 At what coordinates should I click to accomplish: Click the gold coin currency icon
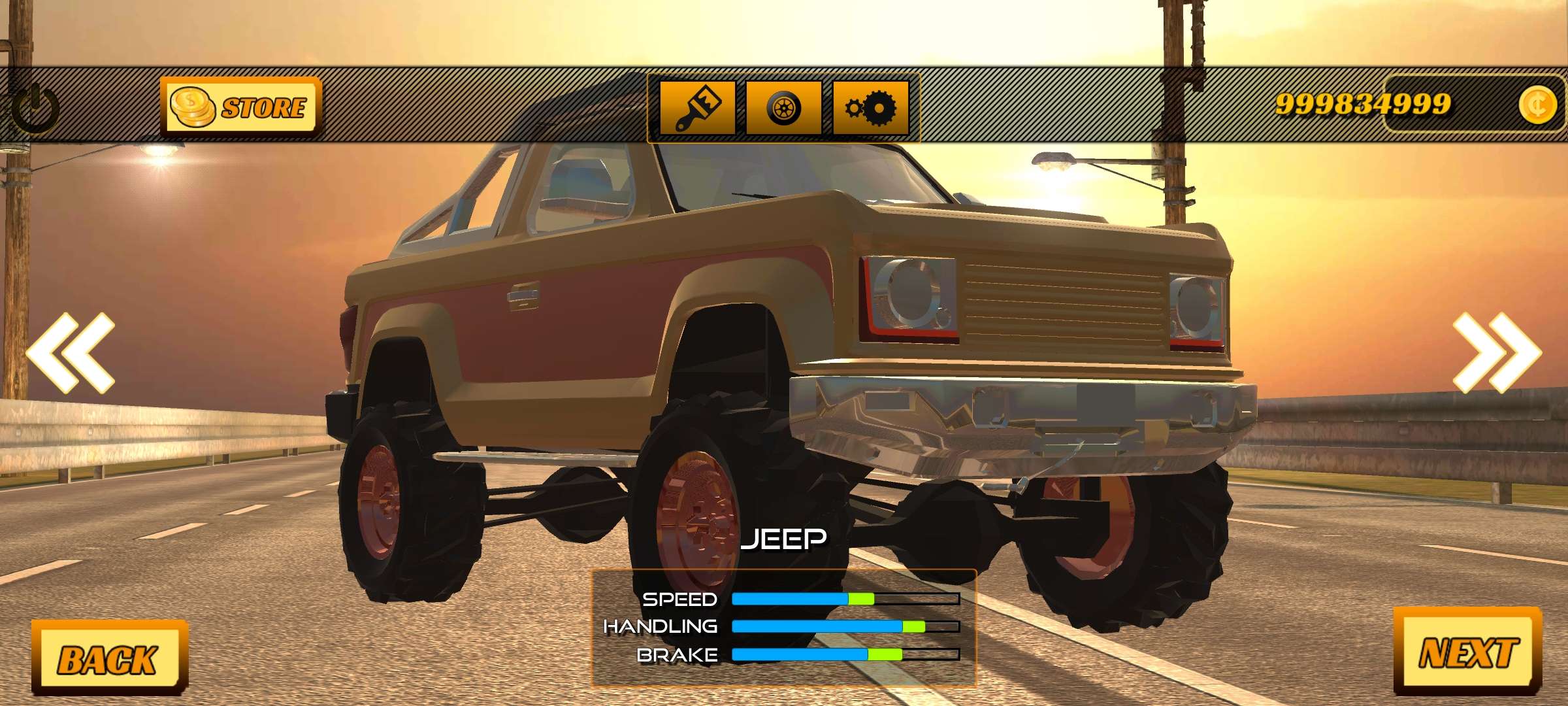[x=1537, y=105]
